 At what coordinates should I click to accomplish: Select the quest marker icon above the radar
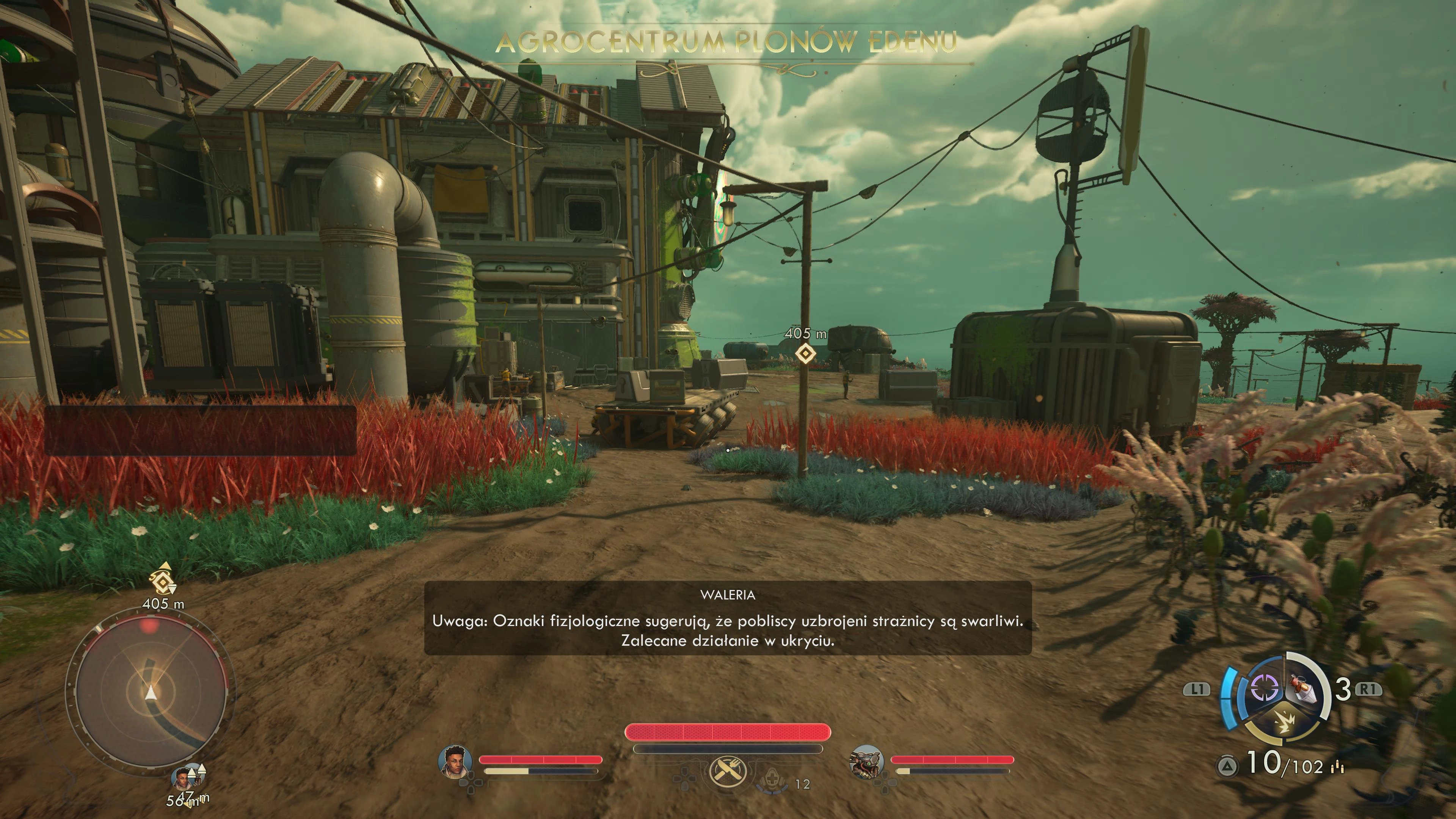coord(163,580)
